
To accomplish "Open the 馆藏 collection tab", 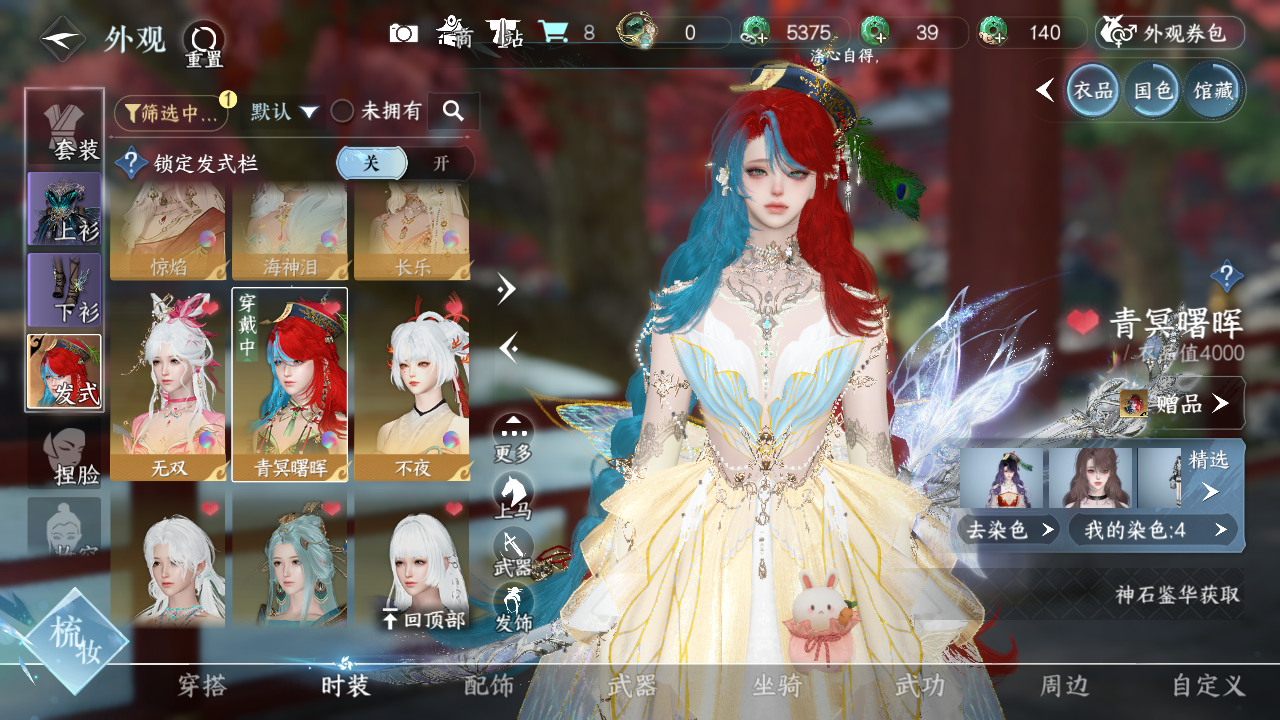I will coord(1213,91).
